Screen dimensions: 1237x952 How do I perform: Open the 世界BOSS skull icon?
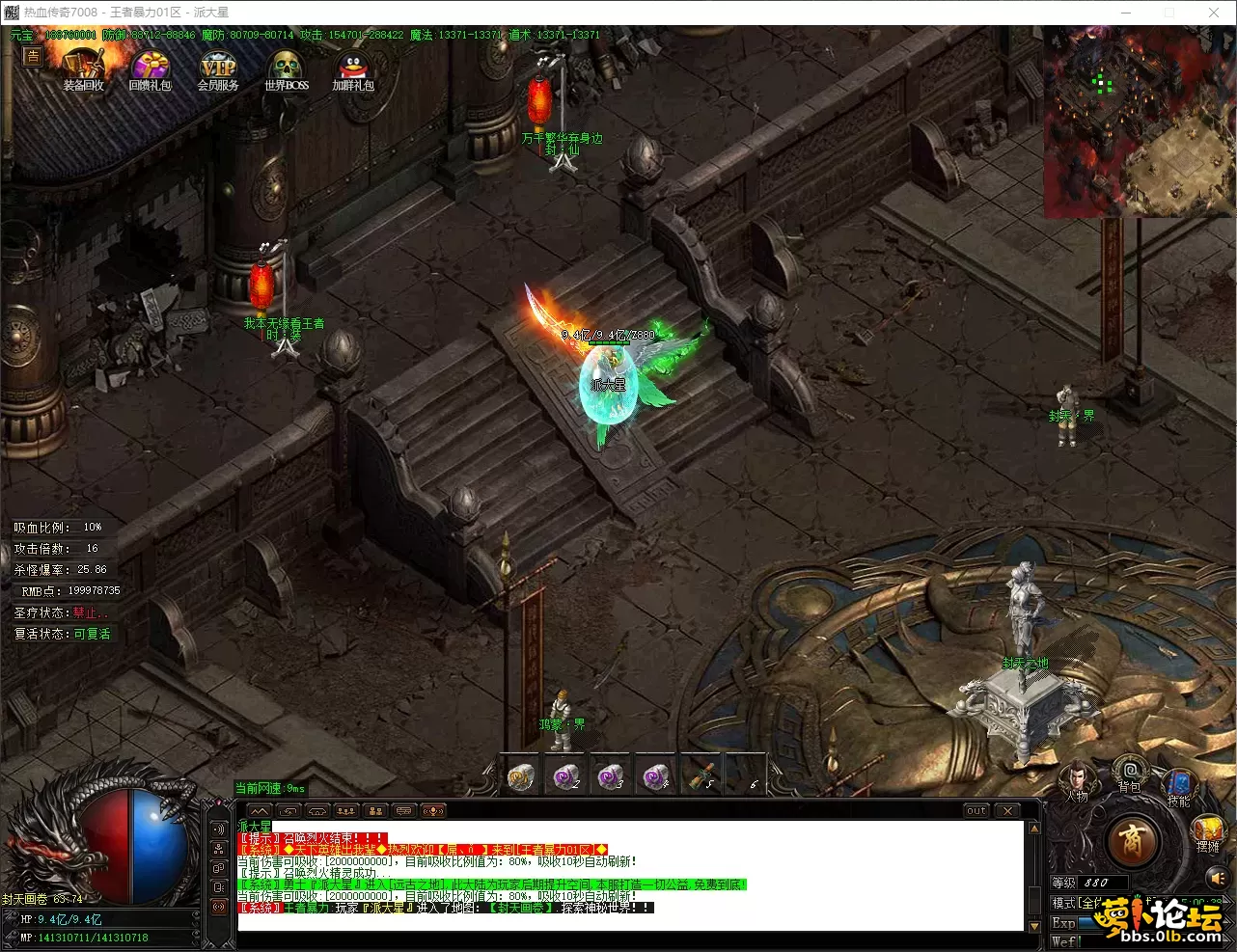click(287, 68)
